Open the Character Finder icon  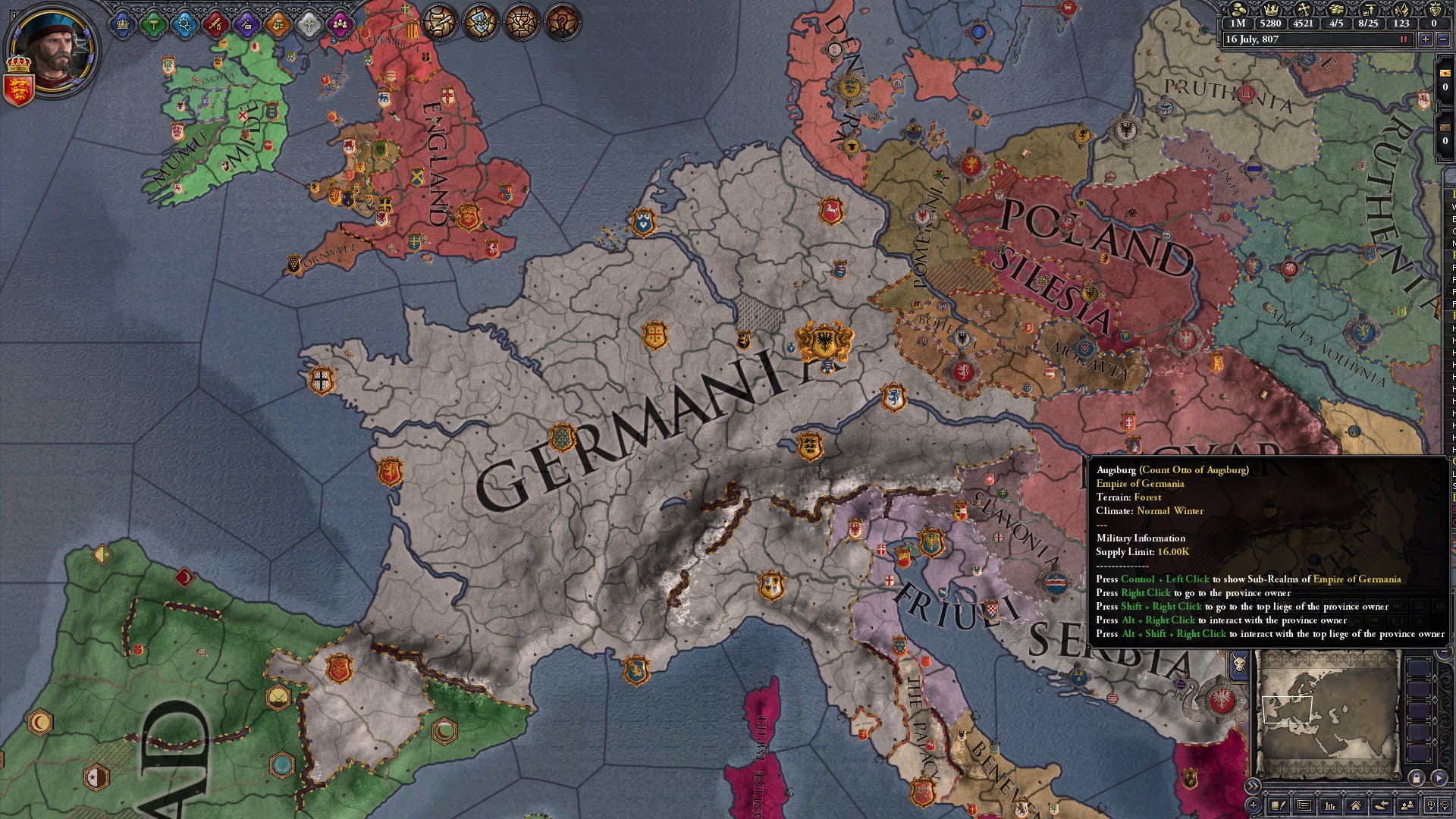coord(1407,806)
